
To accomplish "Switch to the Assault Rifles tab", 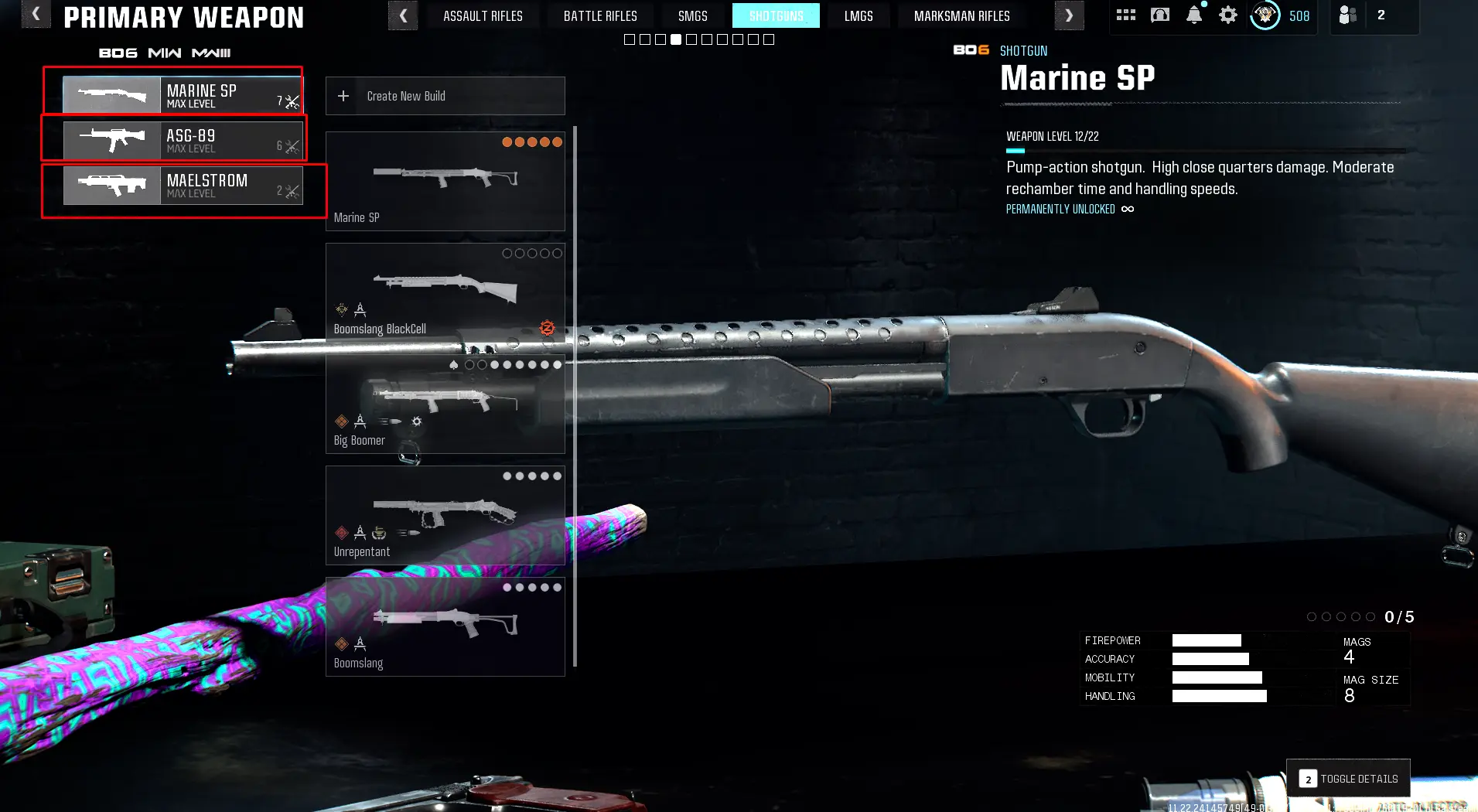I will (483, 16).
